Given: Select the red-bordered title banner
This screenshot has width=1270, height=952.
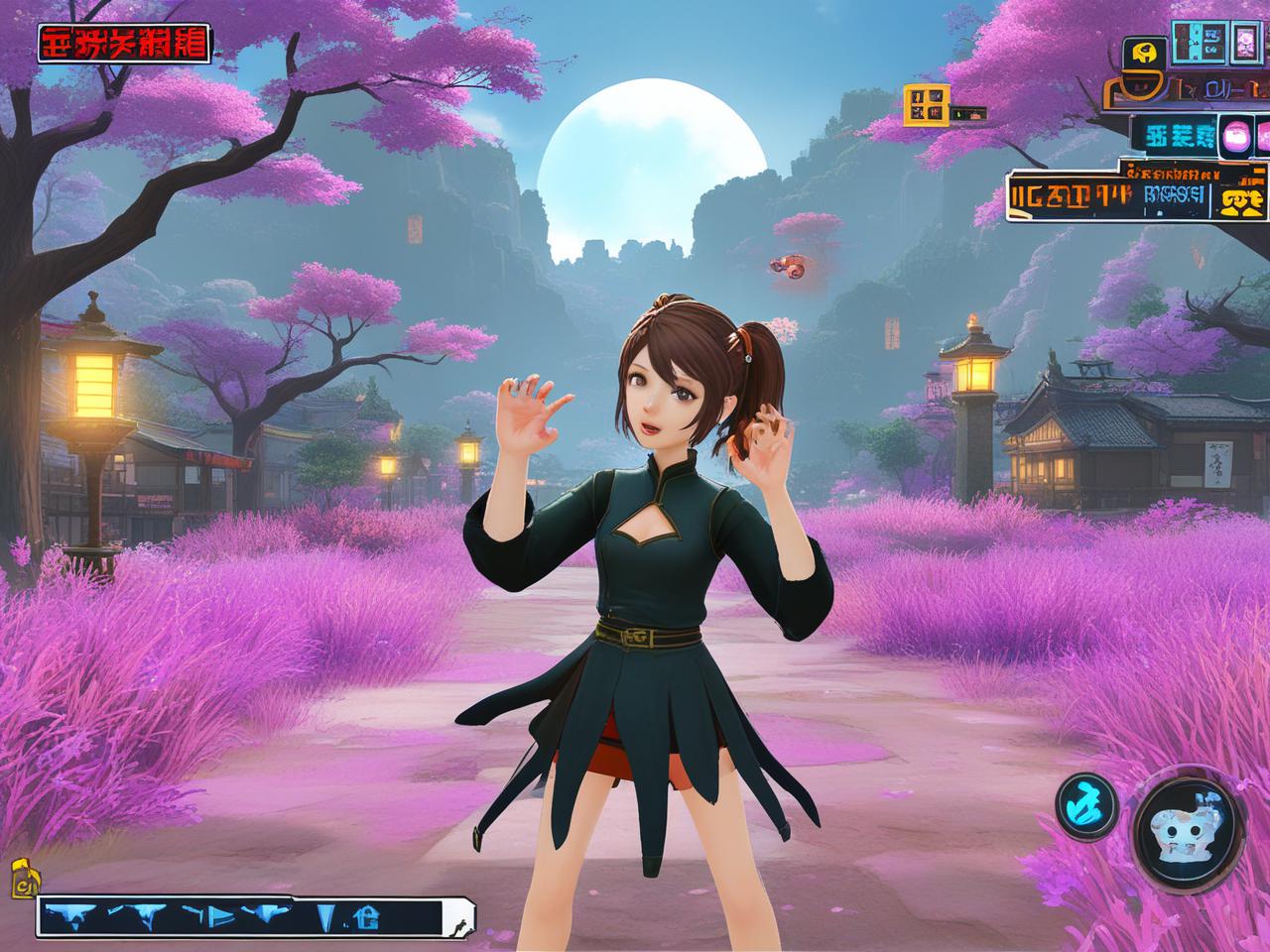Looking at the screenshot, I should pyautogui.click(x=123, y=43).
